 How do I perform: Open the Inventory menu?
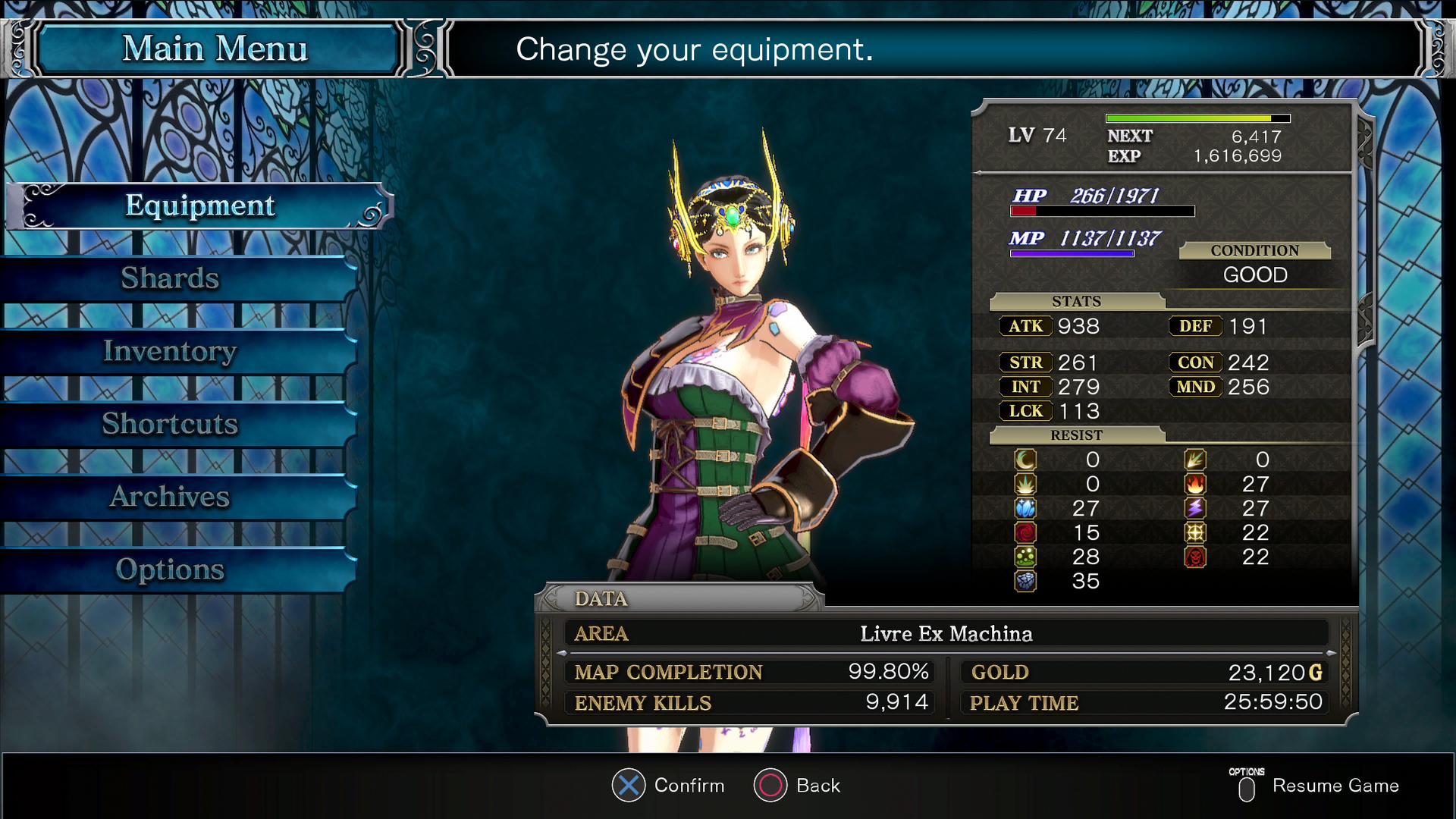pyautogui.click(x=171, y=351)
